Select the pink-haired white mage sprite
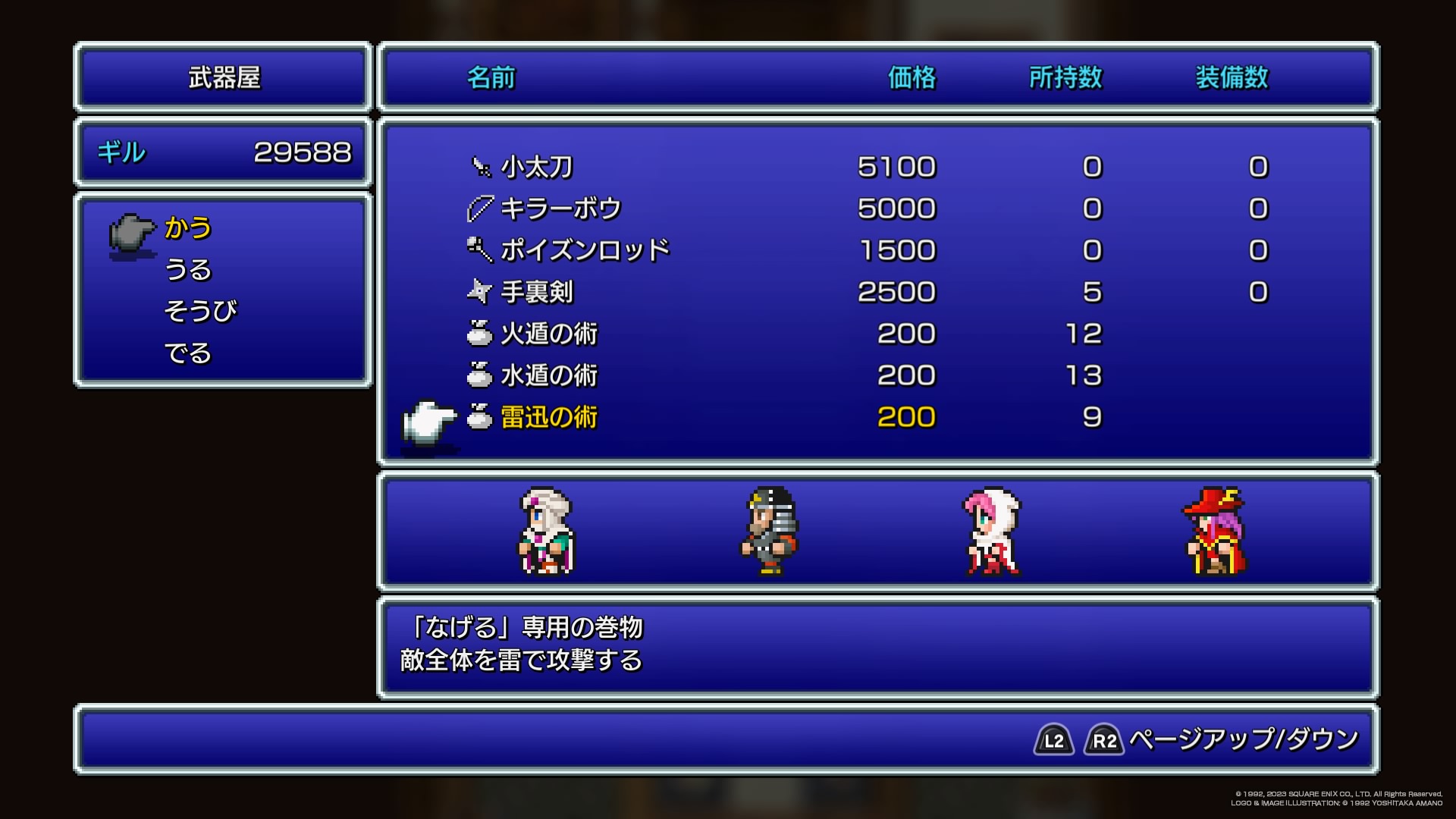The width and height of the screenshot is (1456, 819). coord(992,531)
